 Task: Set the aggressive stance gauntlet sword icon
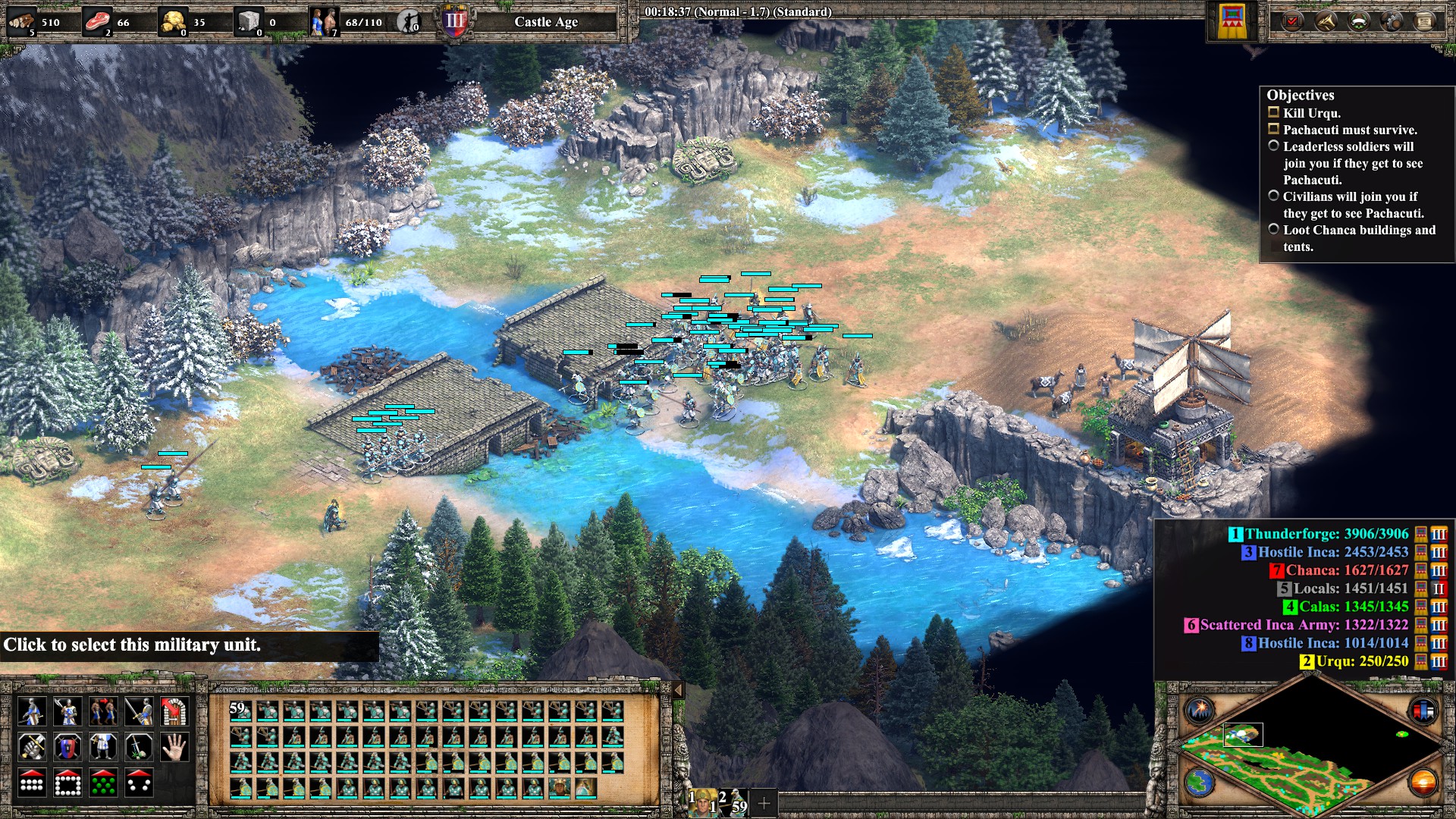pyautogui.click(x=31, y=748)
